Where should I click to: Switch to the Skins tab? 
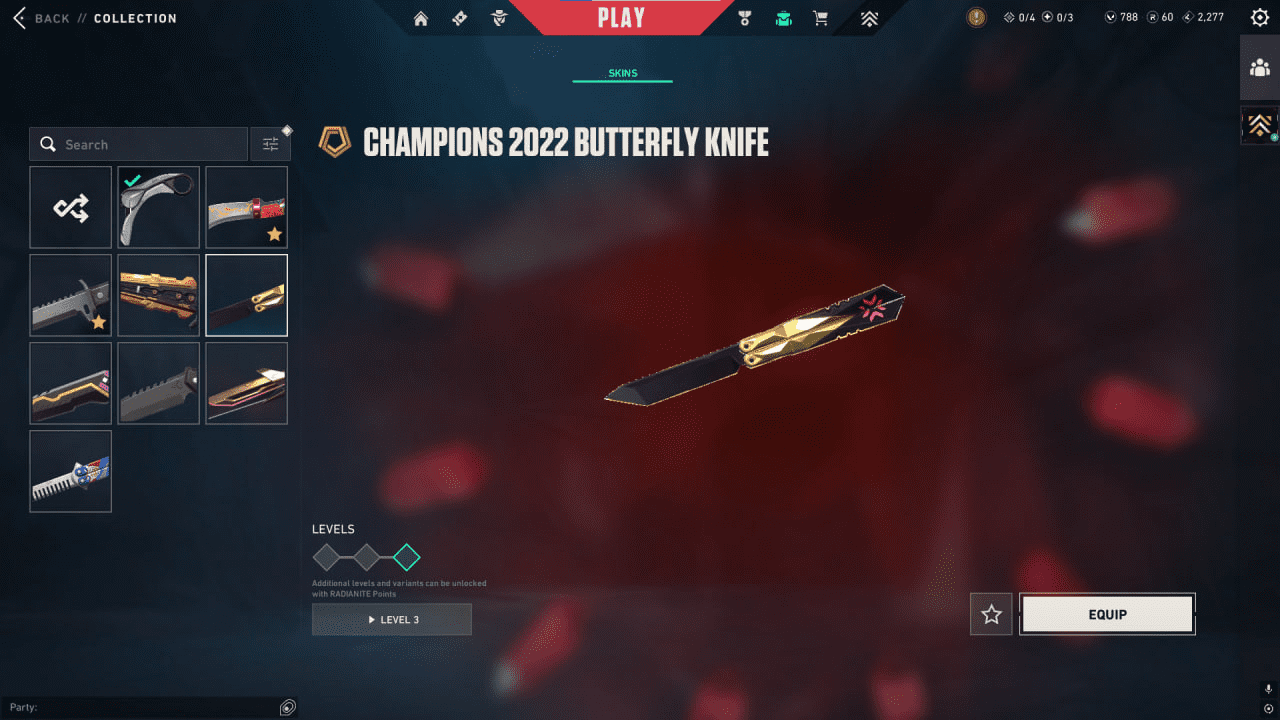623,72
